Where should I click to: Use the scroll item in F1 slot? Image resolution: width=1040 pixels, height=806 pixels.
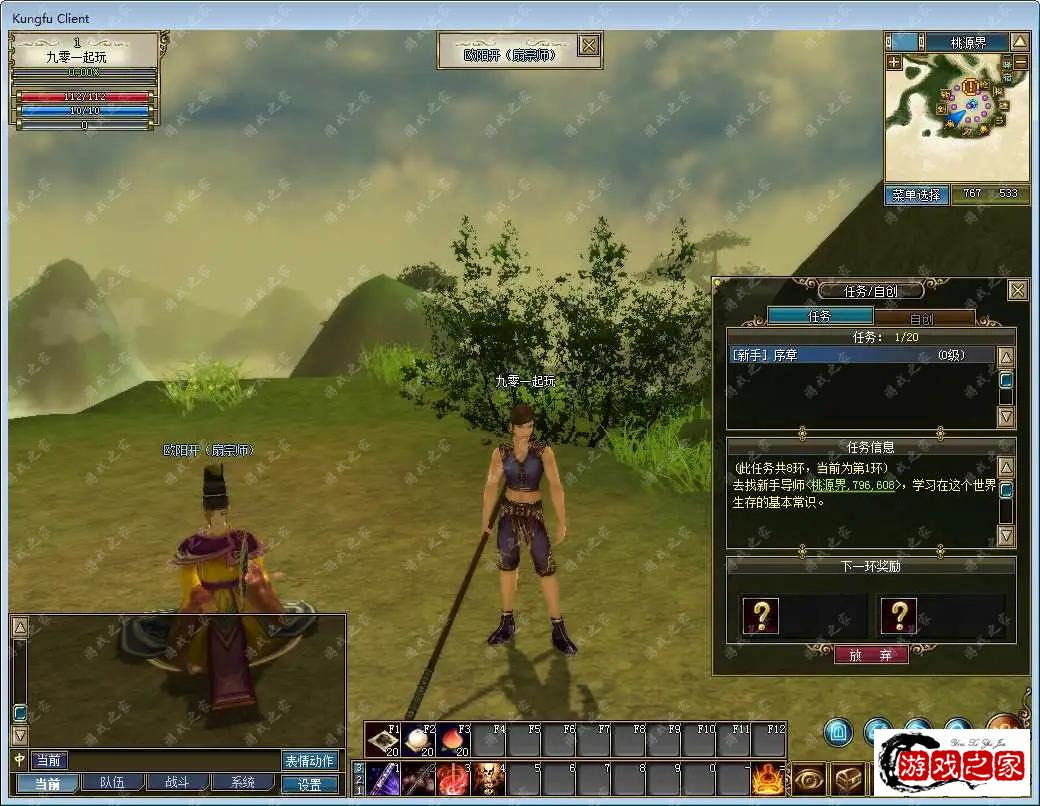(383, 740)
